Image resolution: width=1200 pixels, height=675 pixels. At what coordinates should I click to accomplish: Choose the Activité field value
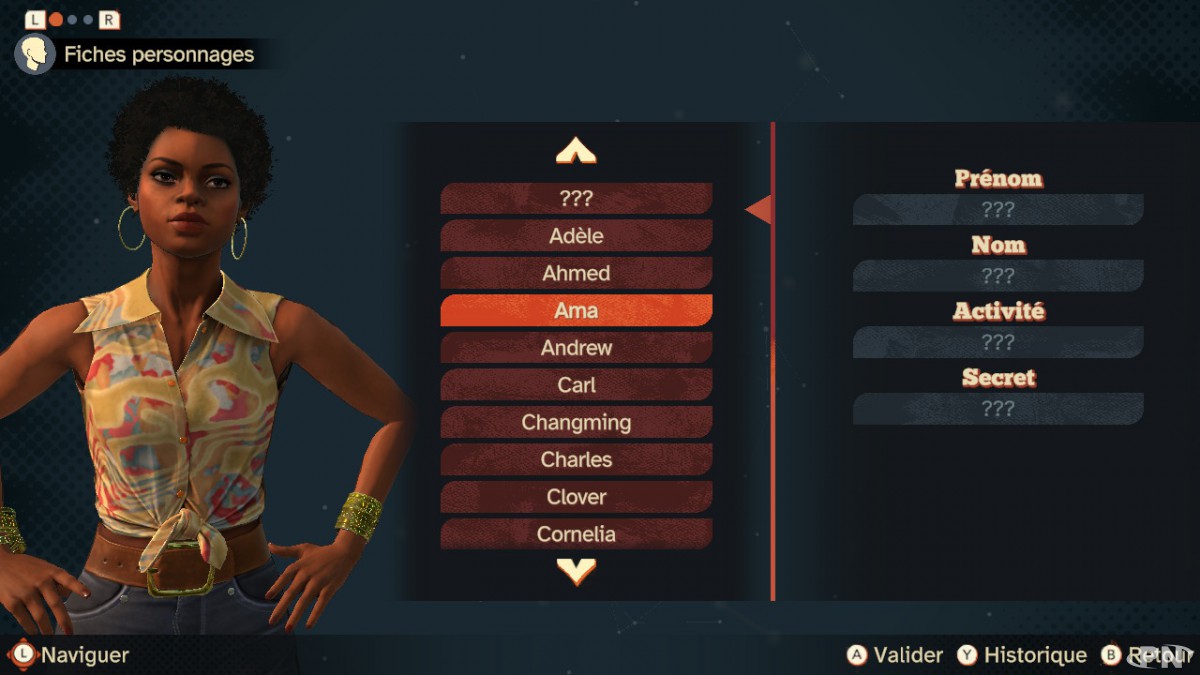(x=997, y=342)
